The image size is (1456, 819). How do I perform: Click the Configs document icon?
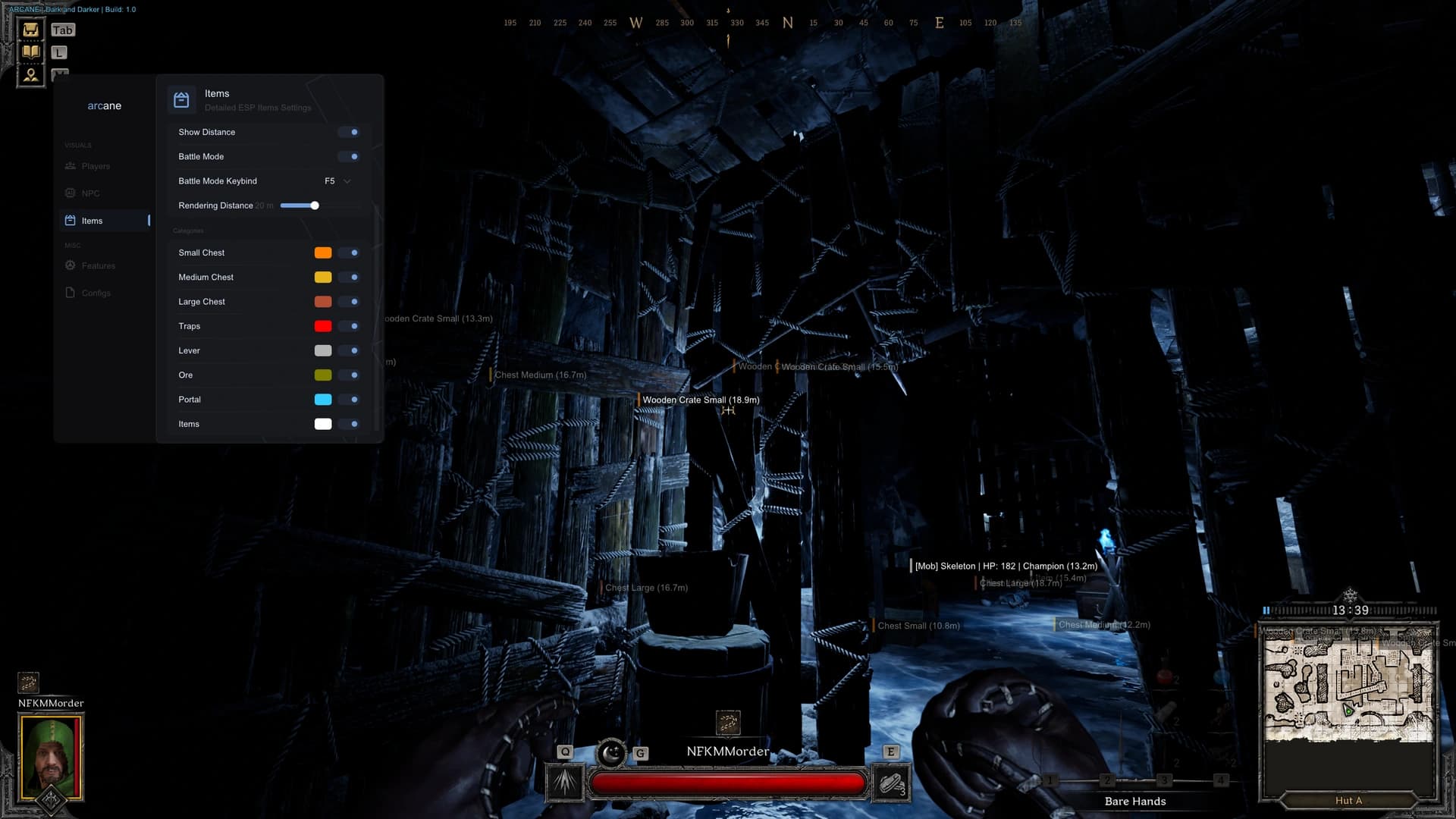(x=71, y=293)
